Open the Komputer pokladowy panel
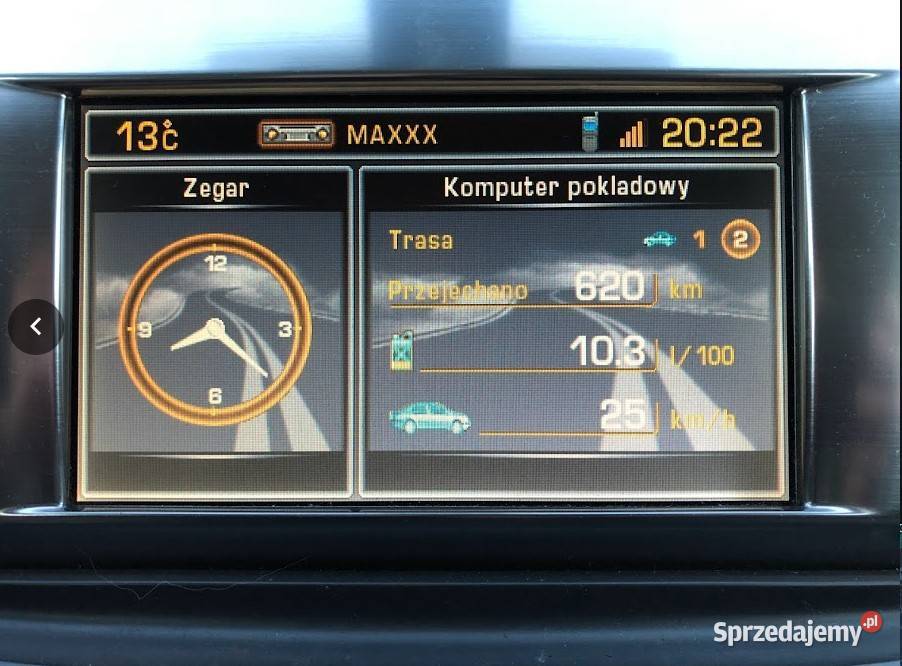The image size is (902, 666). (566, 187)
